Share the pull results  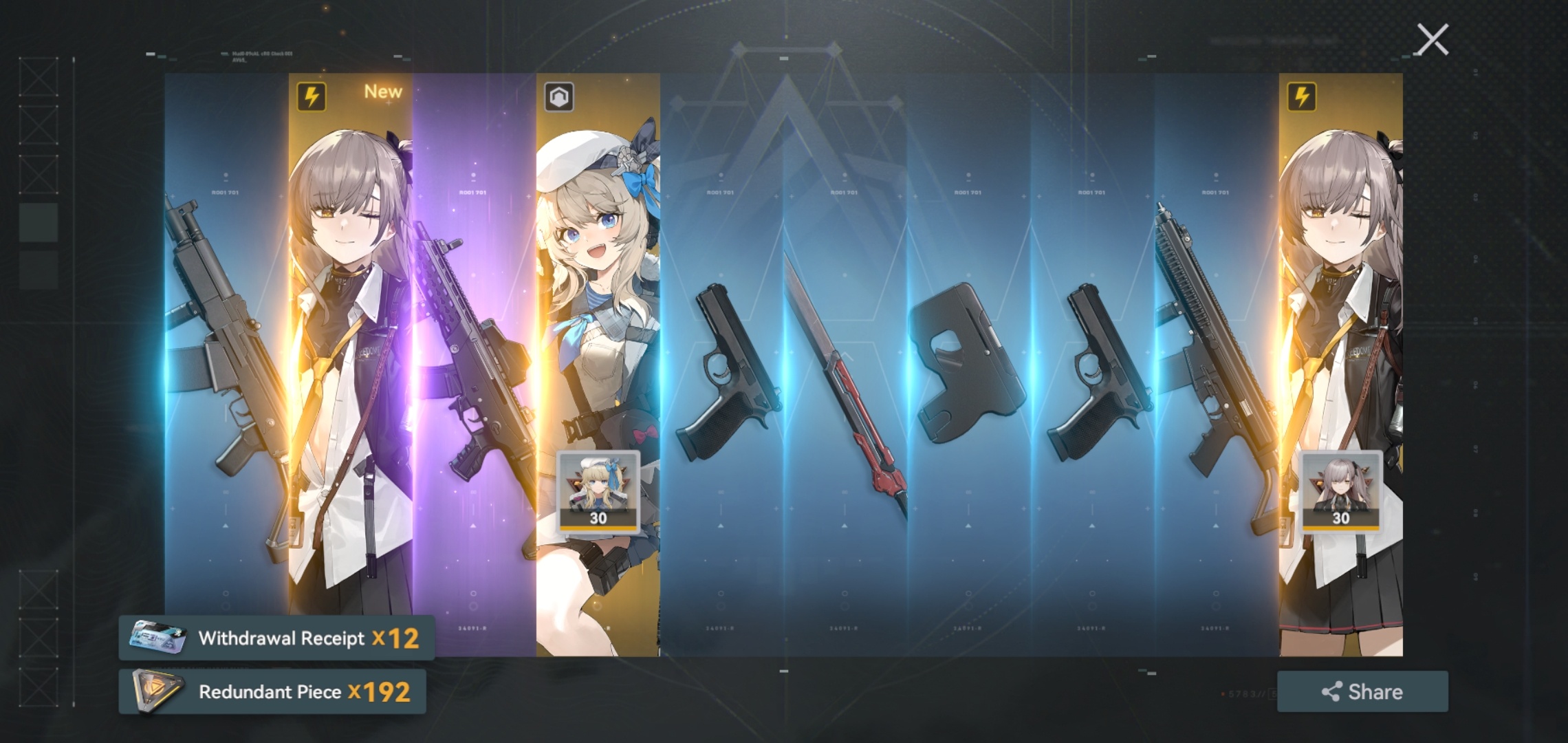click(x=1362, y=691)
